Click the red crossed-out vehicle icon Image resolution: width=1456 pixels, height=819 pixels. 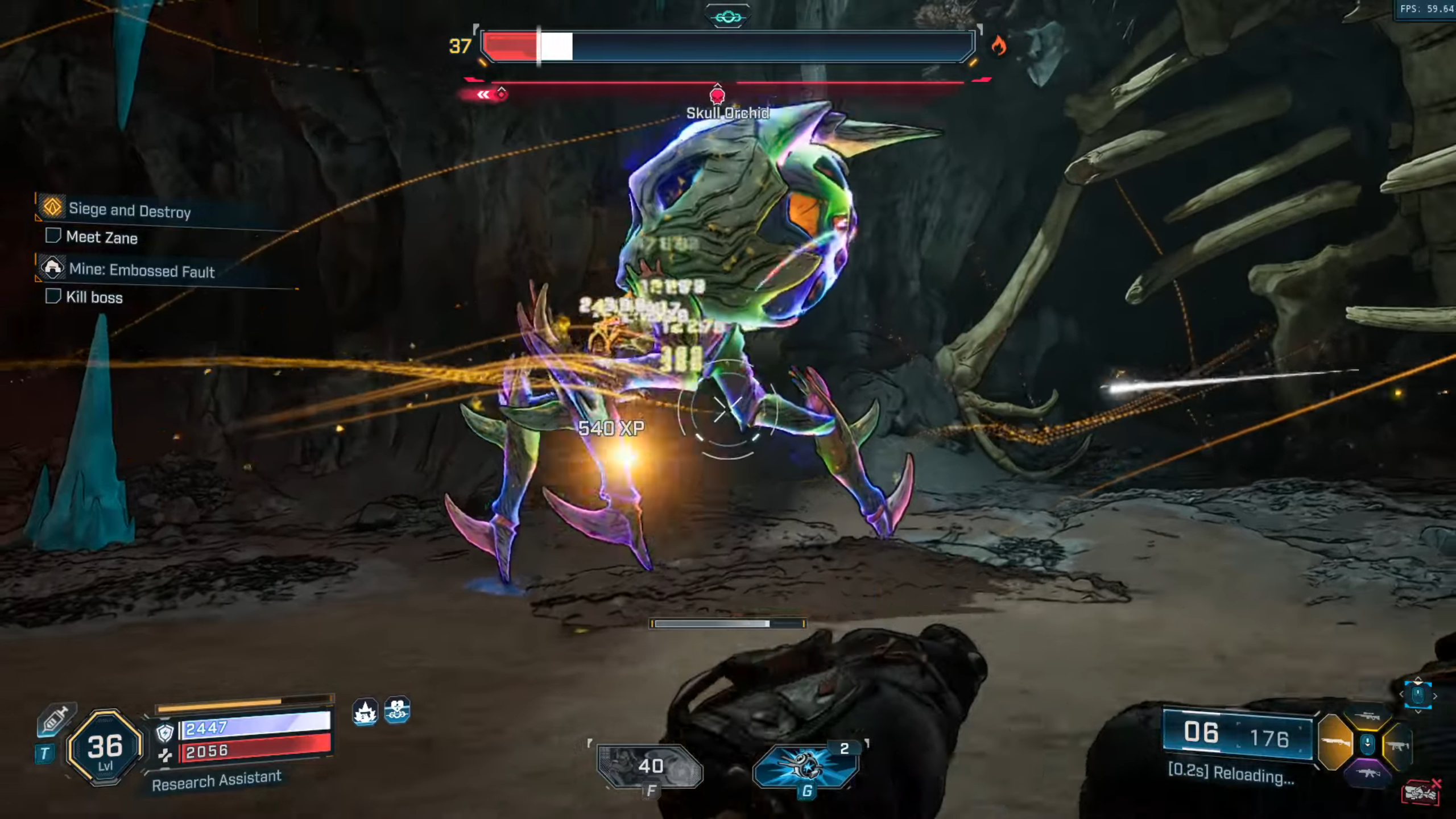click(x=1420, y=793)
